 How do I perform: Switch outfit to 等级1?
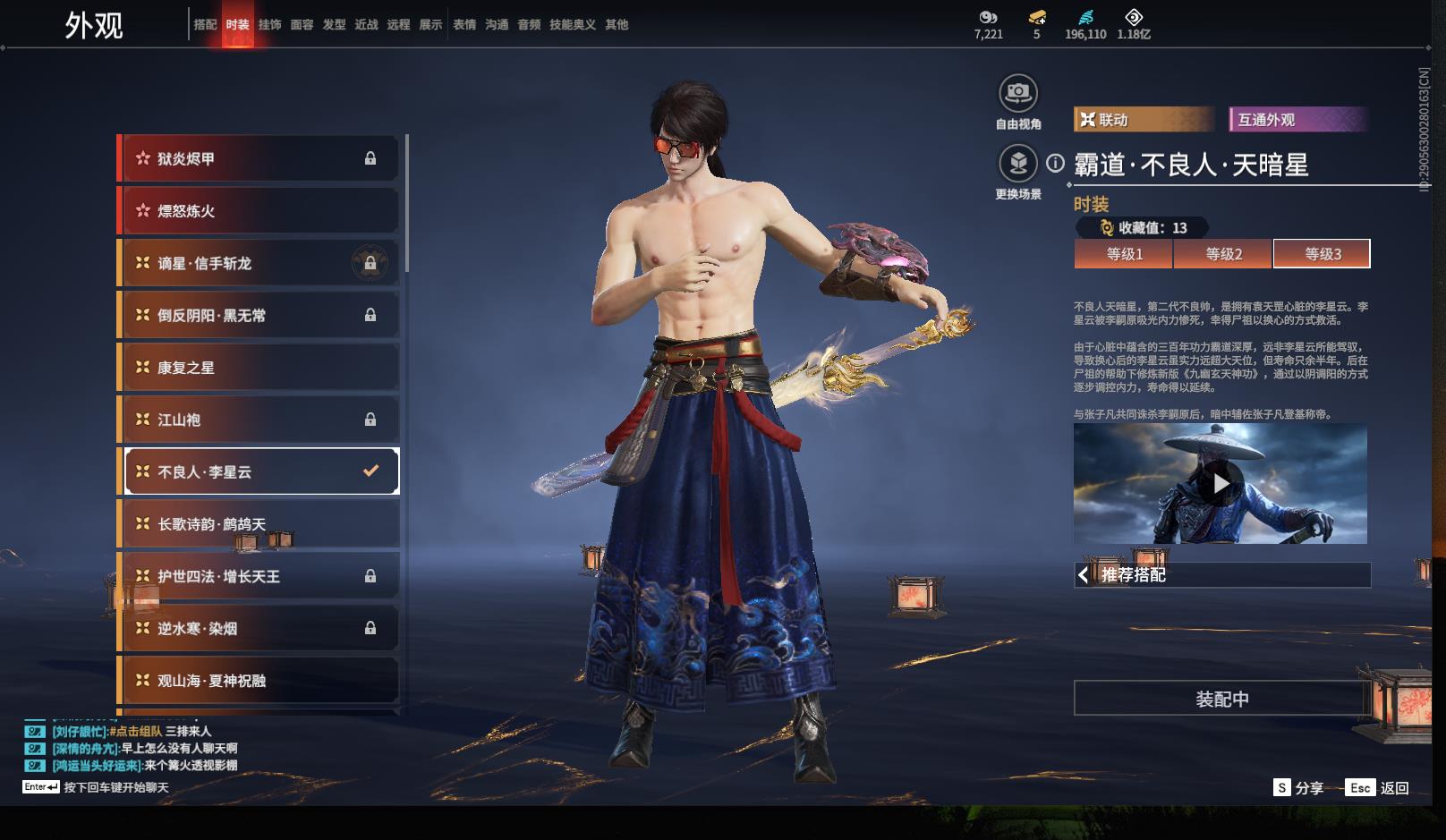coord(1124,254)
